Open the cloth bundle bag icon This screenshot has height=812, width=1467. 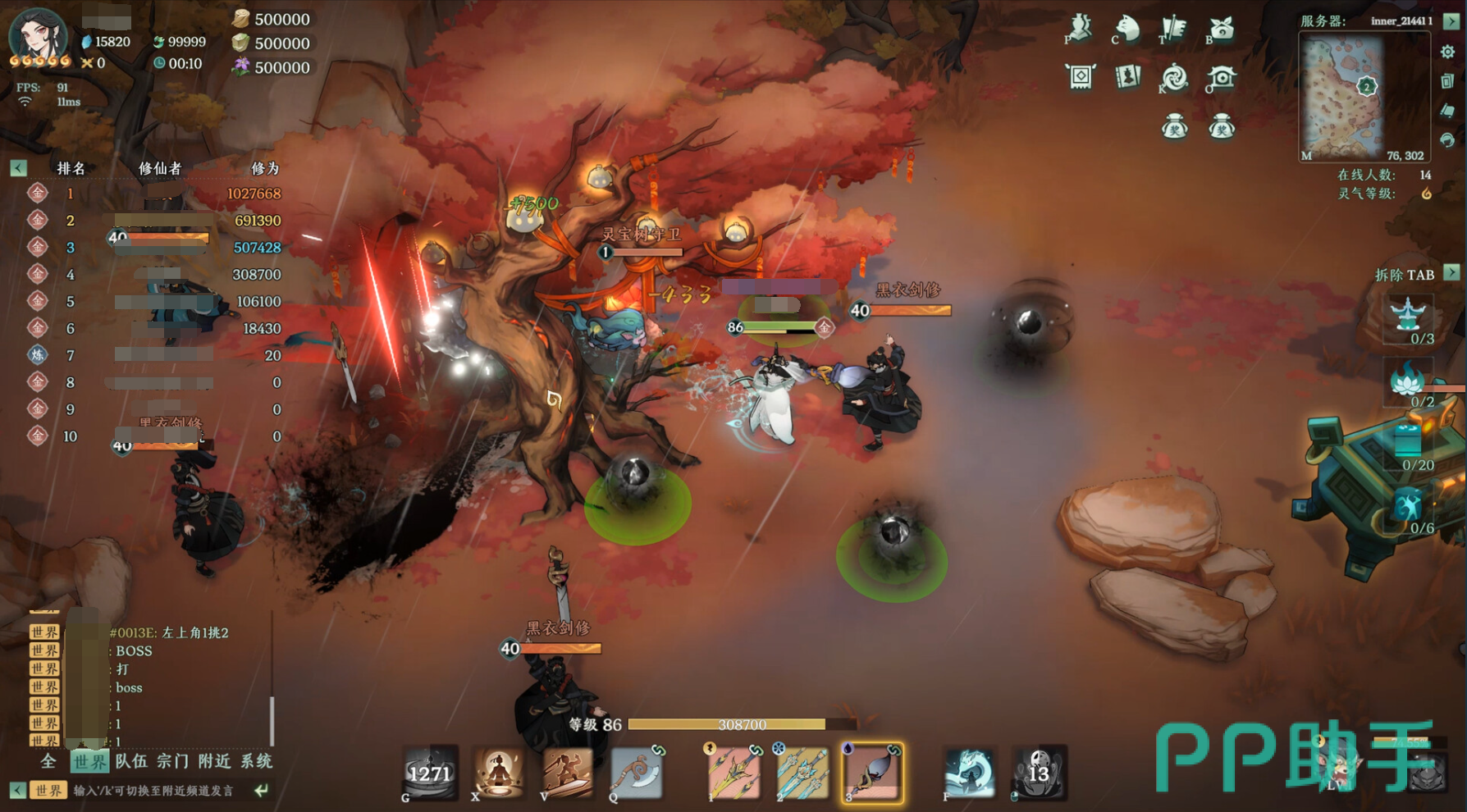click(x=1221, y=29)
